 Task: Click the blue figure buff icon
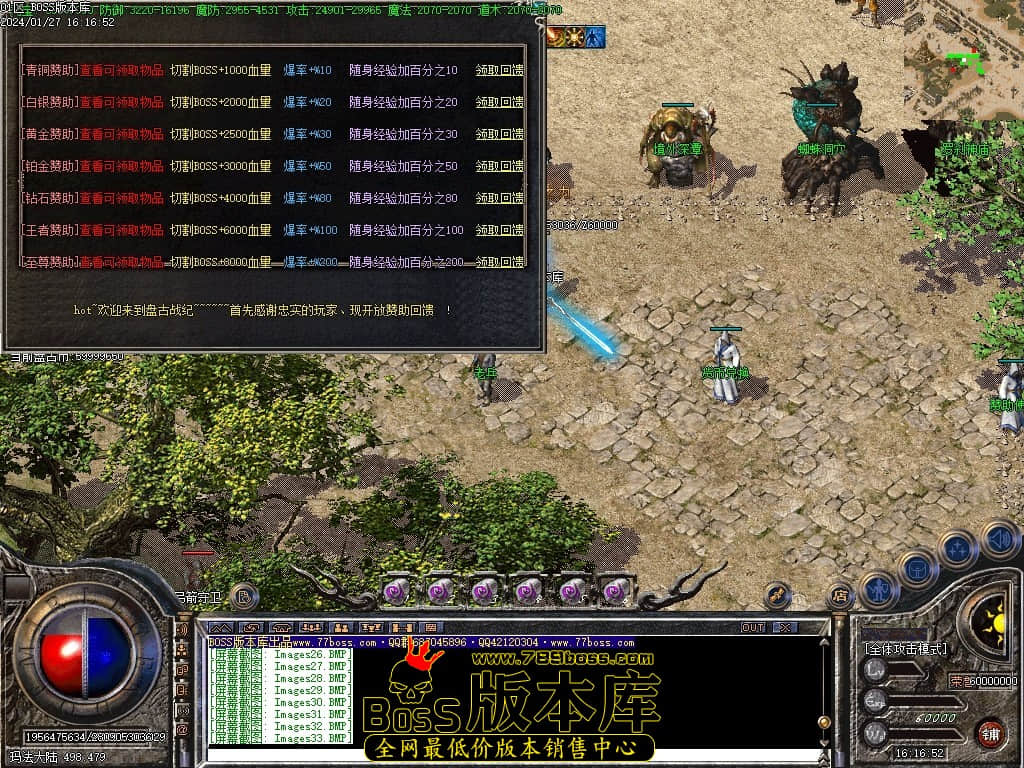tap(596, 38)
